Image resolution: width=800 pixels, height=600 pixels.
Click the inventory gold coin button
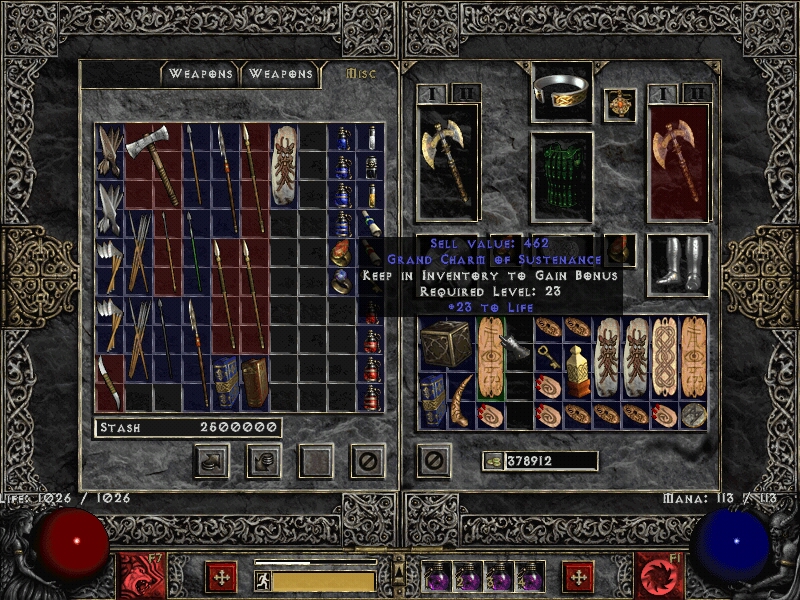tap(492, 461)
